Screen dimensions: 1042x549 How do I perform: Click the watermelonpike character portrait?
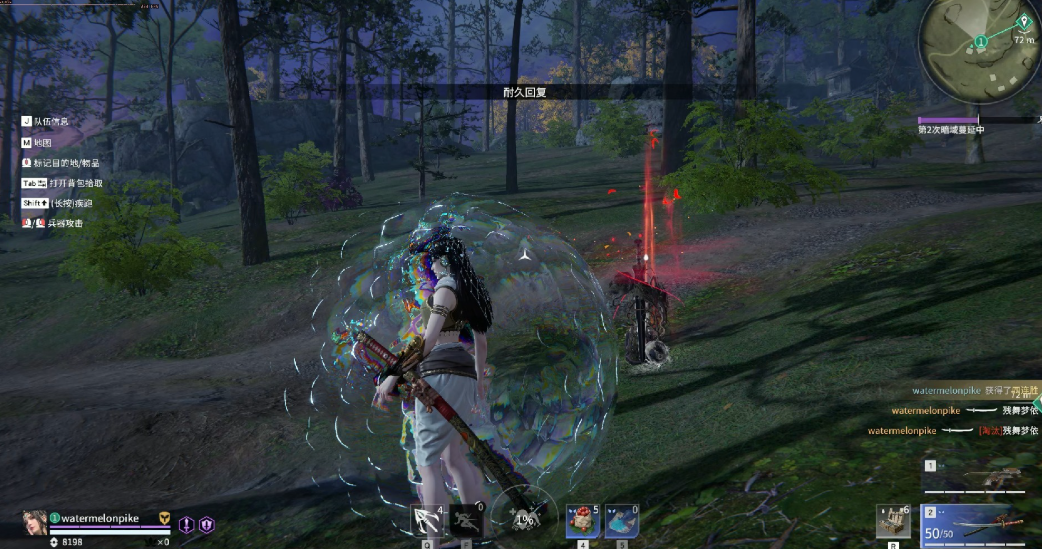click(34, 523)
